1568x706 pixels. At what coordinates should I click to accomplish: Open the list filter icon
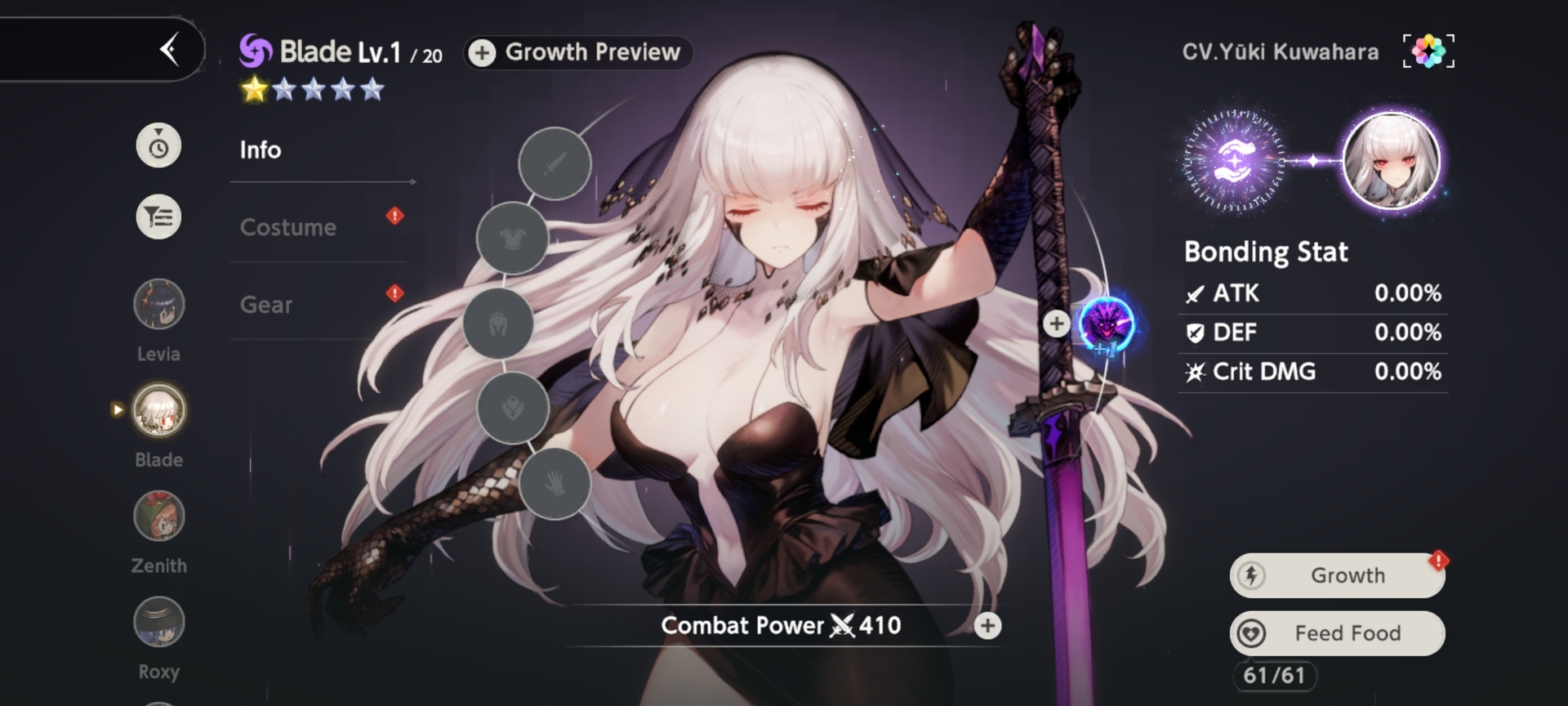[x=158, y=217]
